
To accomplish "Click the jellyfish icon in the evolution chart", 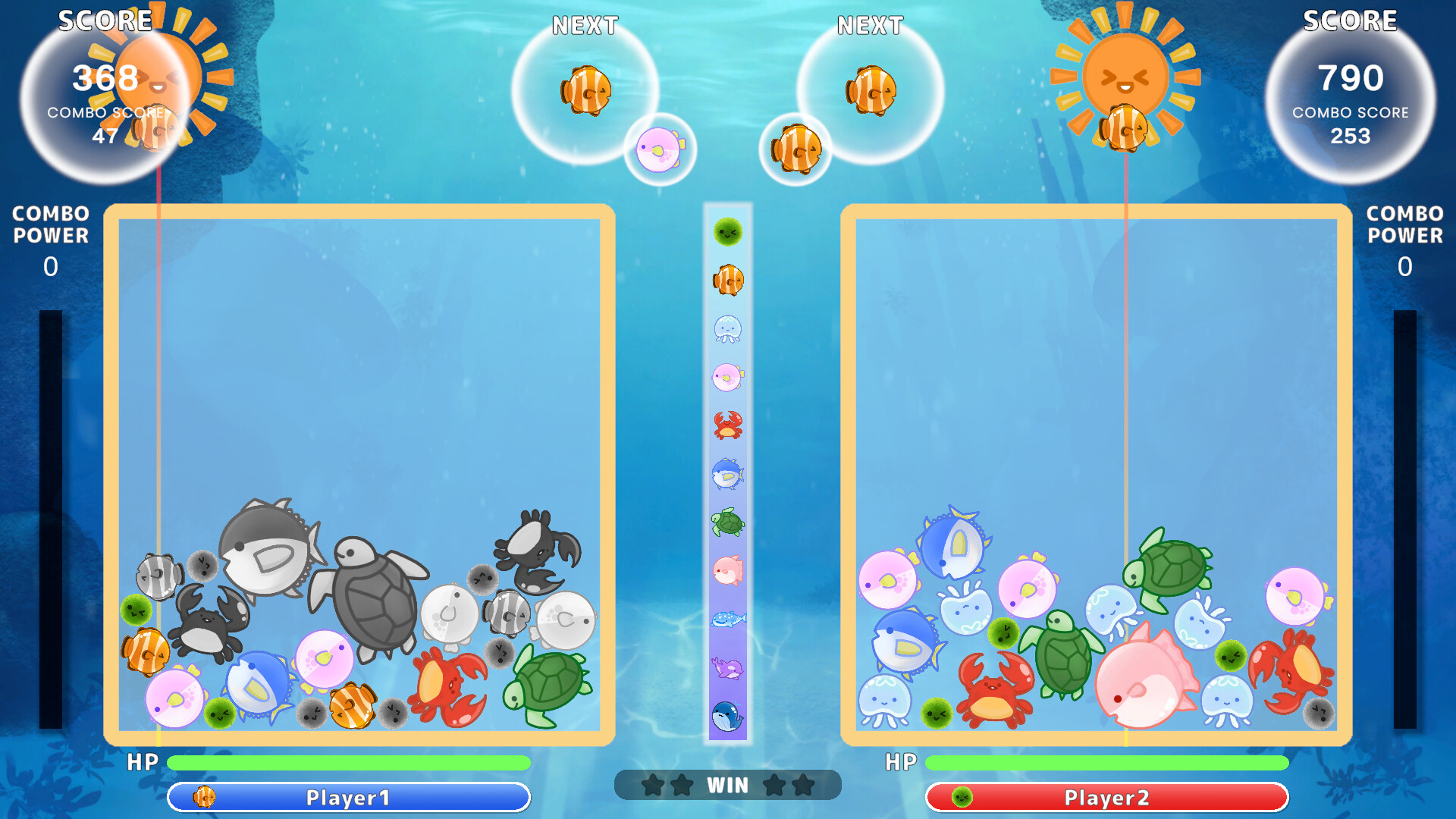I will [x=726, y=328].
